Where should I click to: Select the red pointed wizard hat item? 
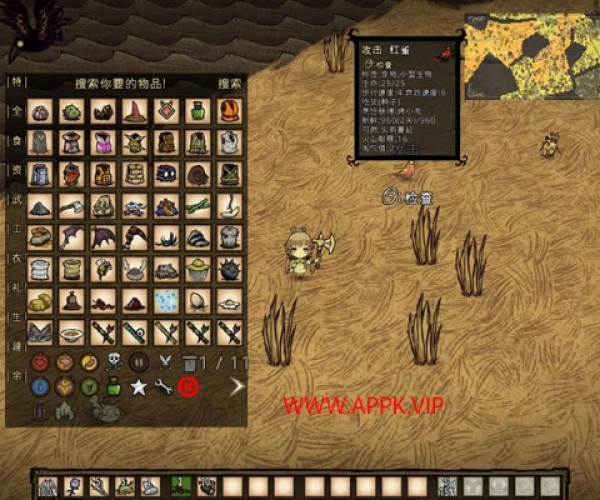click(x=135, y=111)
